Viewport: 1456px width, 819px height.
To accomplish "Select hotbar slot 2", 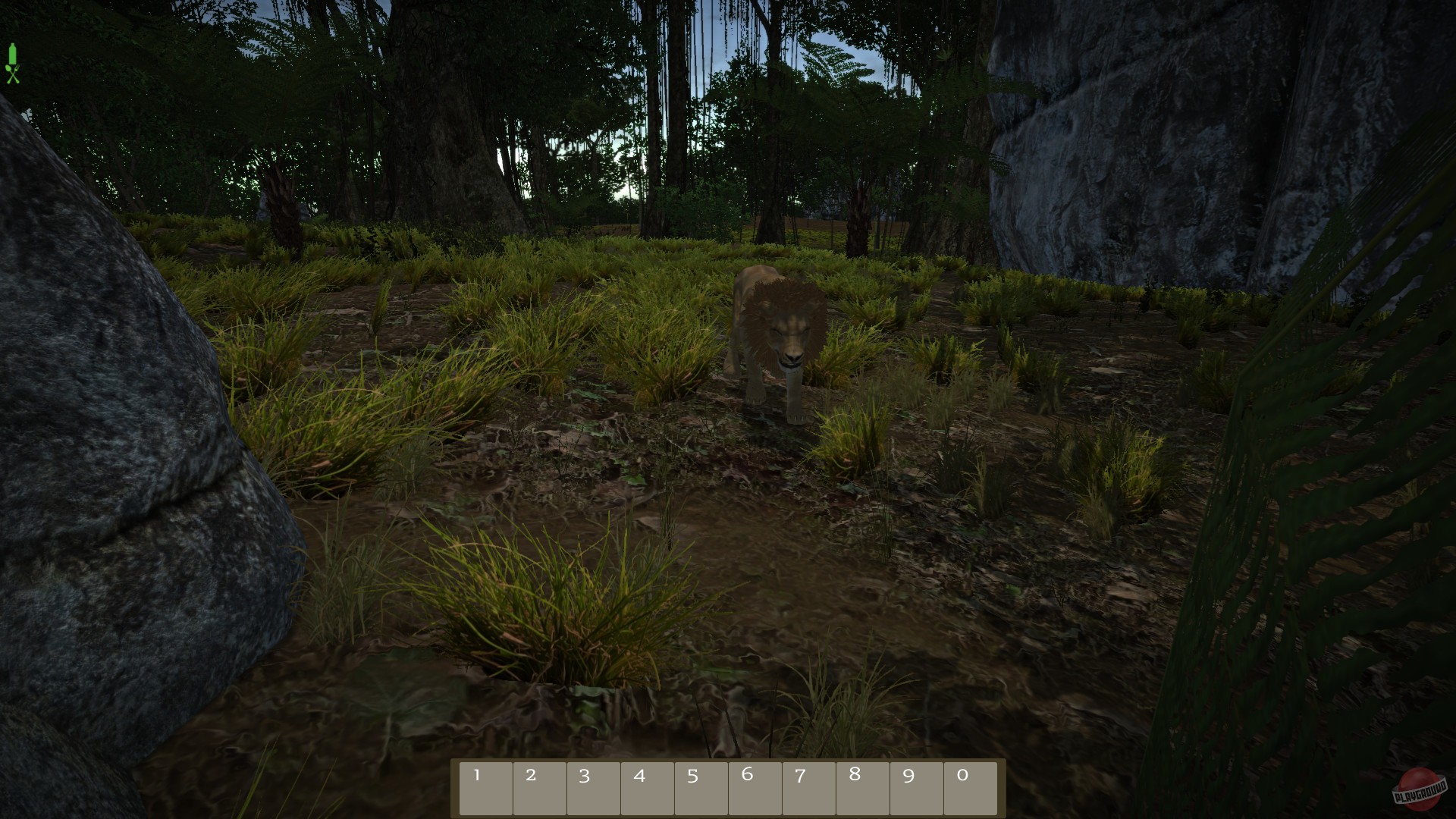I will (540, 787).
